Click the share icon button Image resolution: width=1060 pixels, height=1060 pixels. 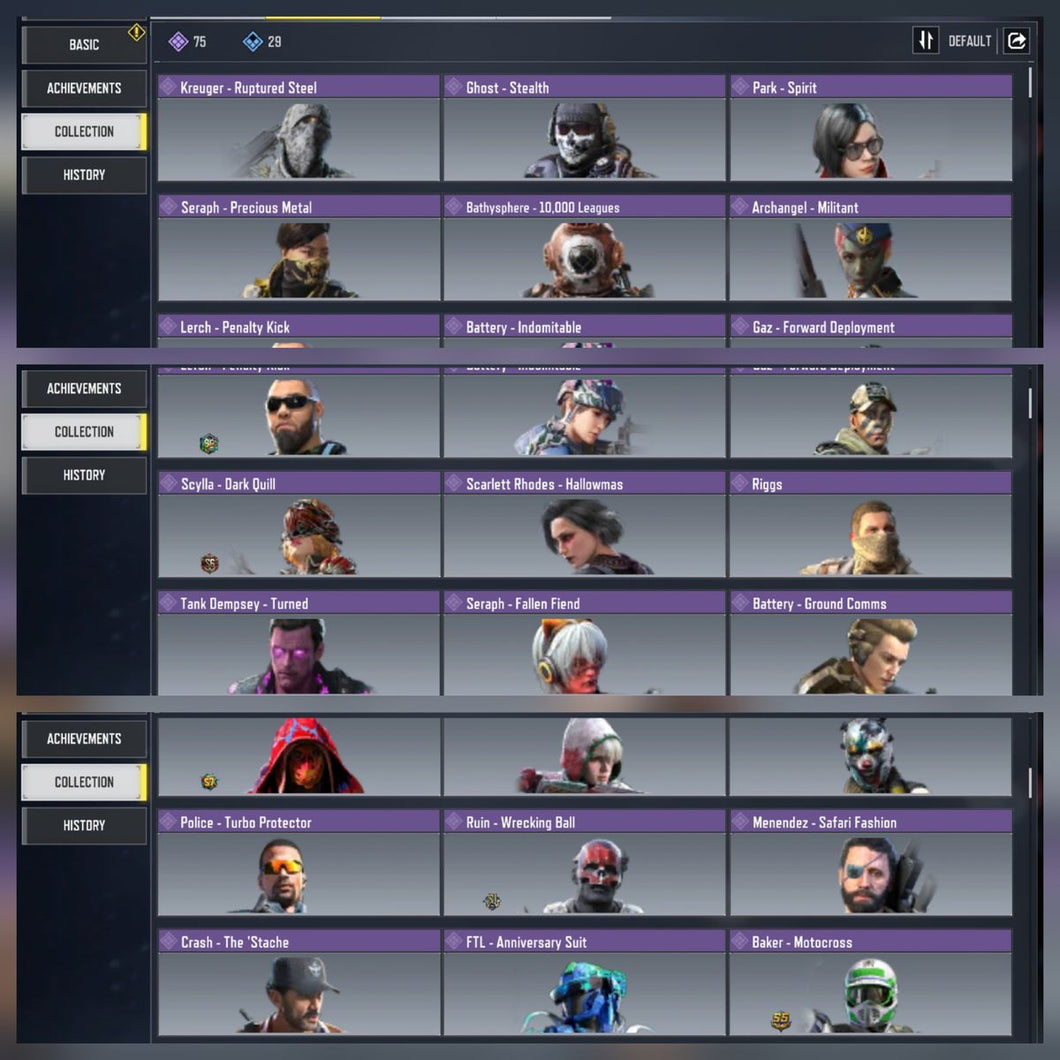(x=1016, y=41)
